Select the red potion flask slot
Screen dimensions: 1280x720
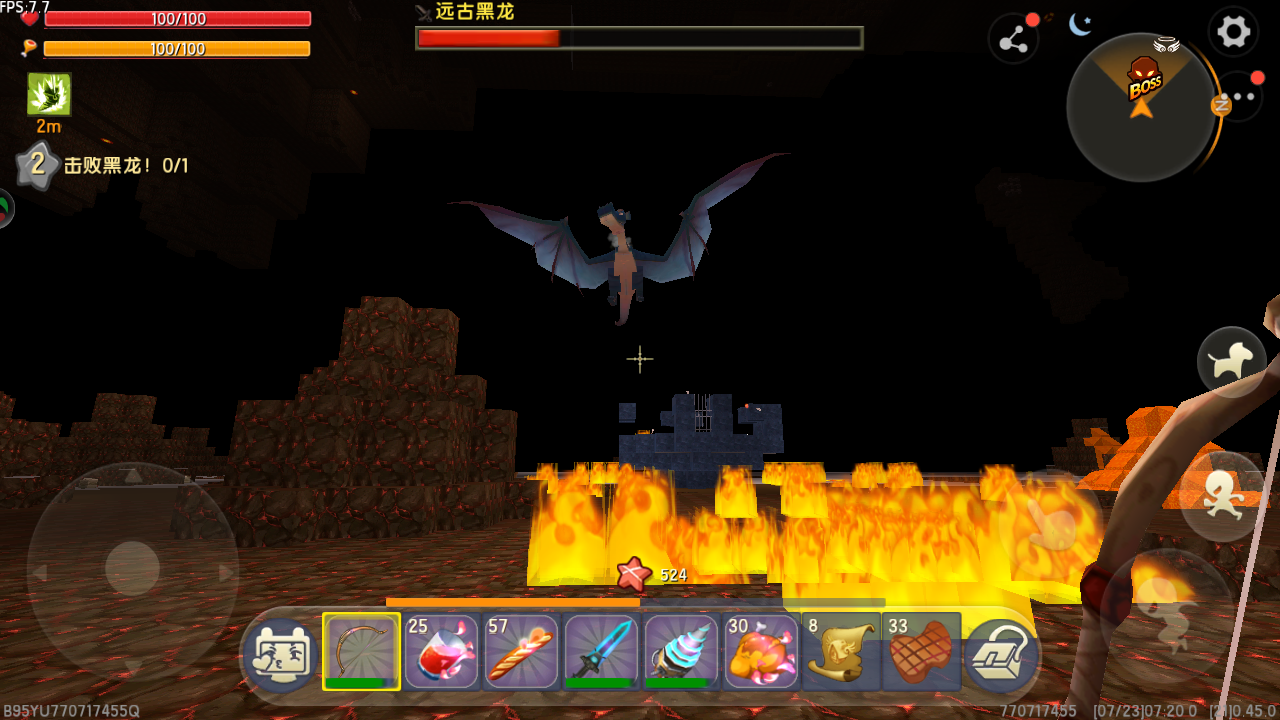441,651
